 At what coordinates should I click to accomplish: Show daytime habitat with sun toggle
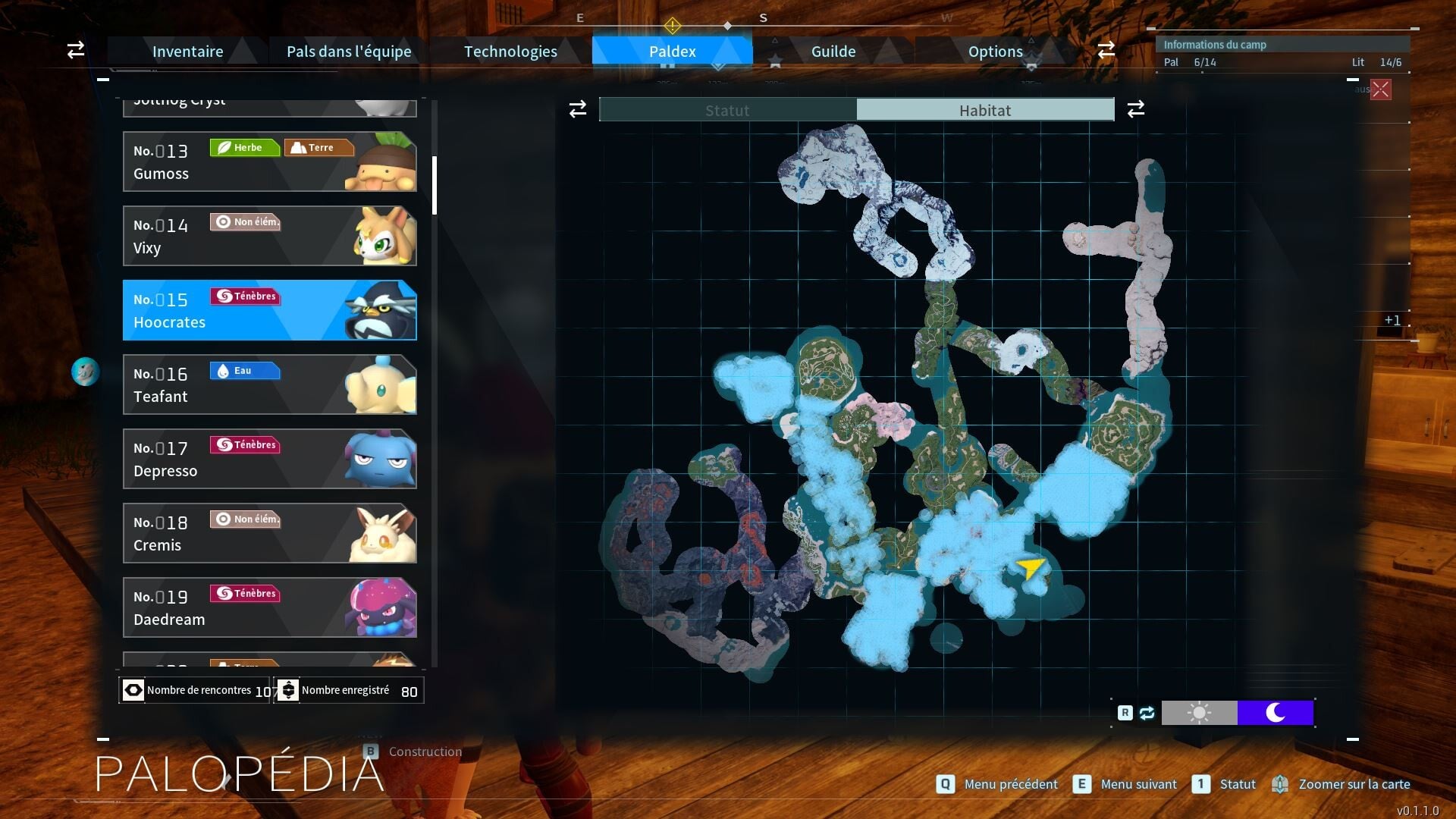[x=1199, y=713]
